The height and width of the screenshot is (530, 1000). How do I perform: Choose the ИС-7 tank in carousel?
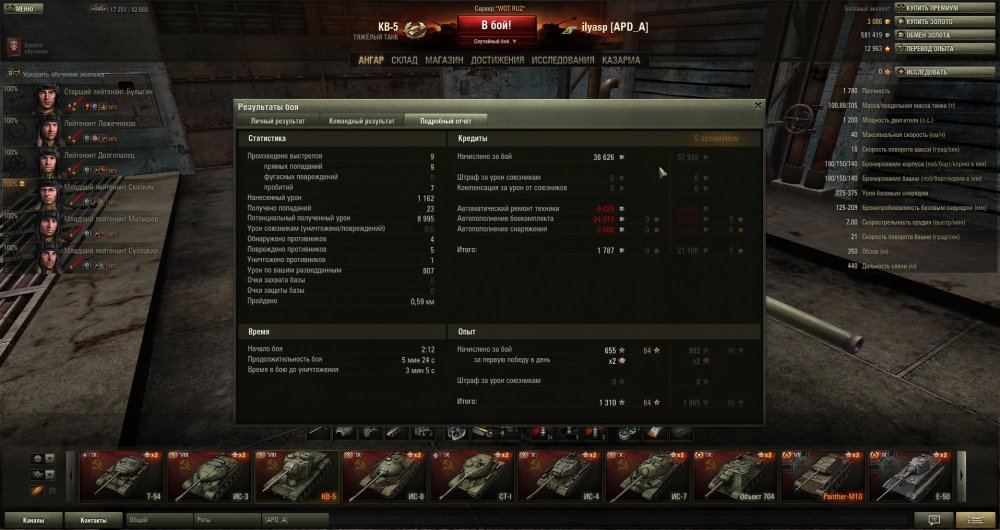650,475
